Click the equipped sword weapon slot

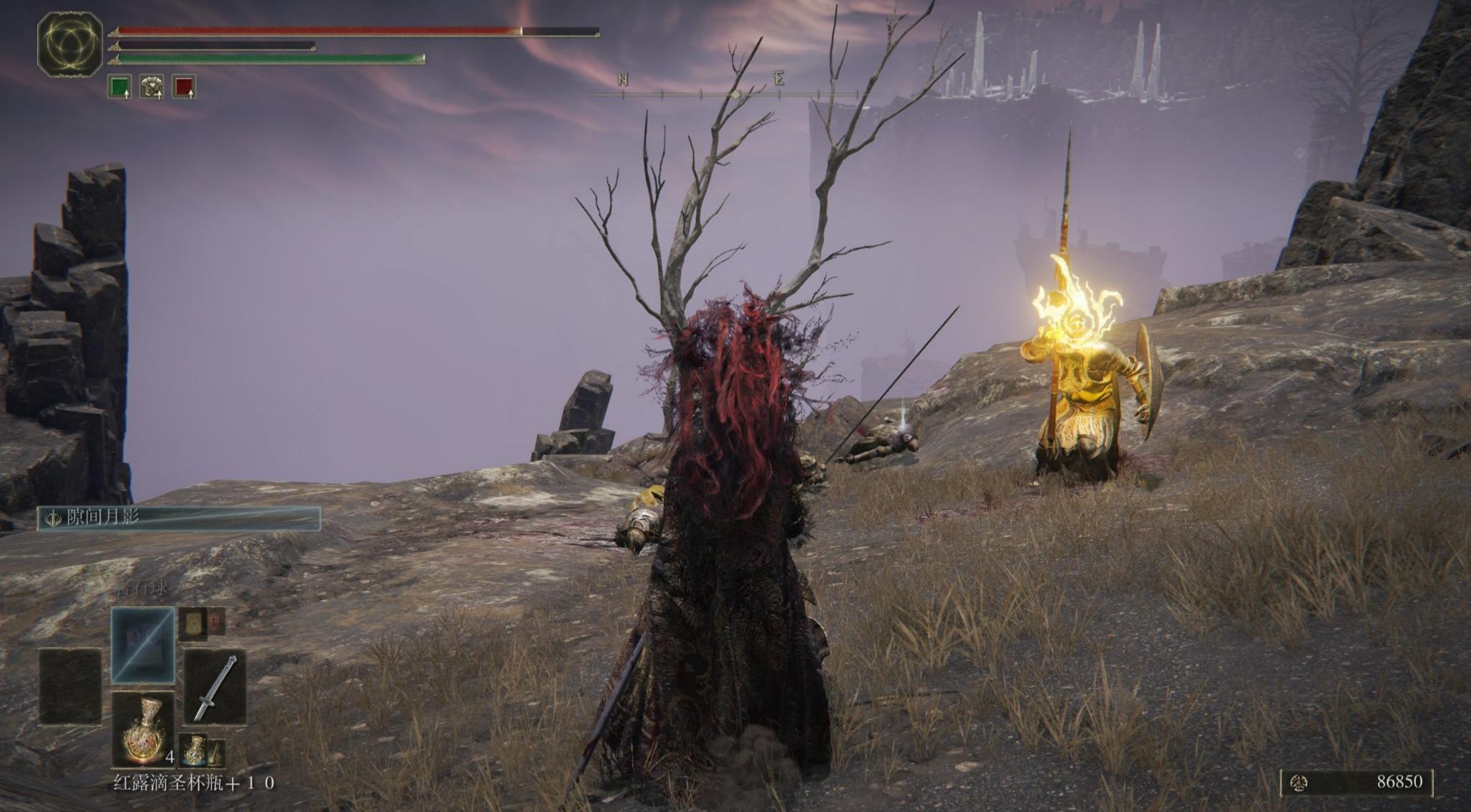point(215,688)
